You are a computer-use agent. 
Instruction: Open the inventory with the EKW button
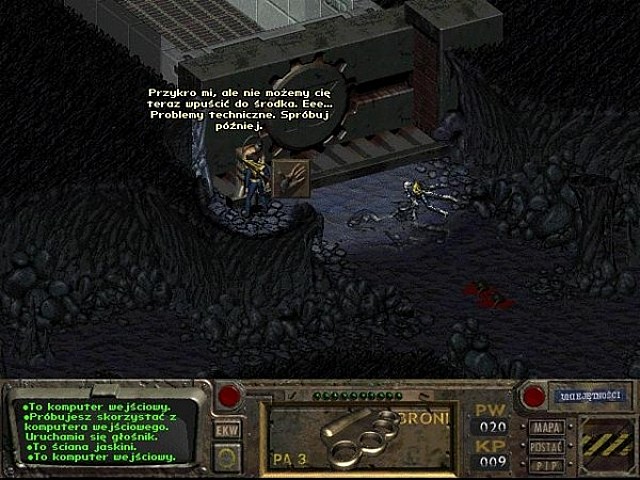pos(227,430)
